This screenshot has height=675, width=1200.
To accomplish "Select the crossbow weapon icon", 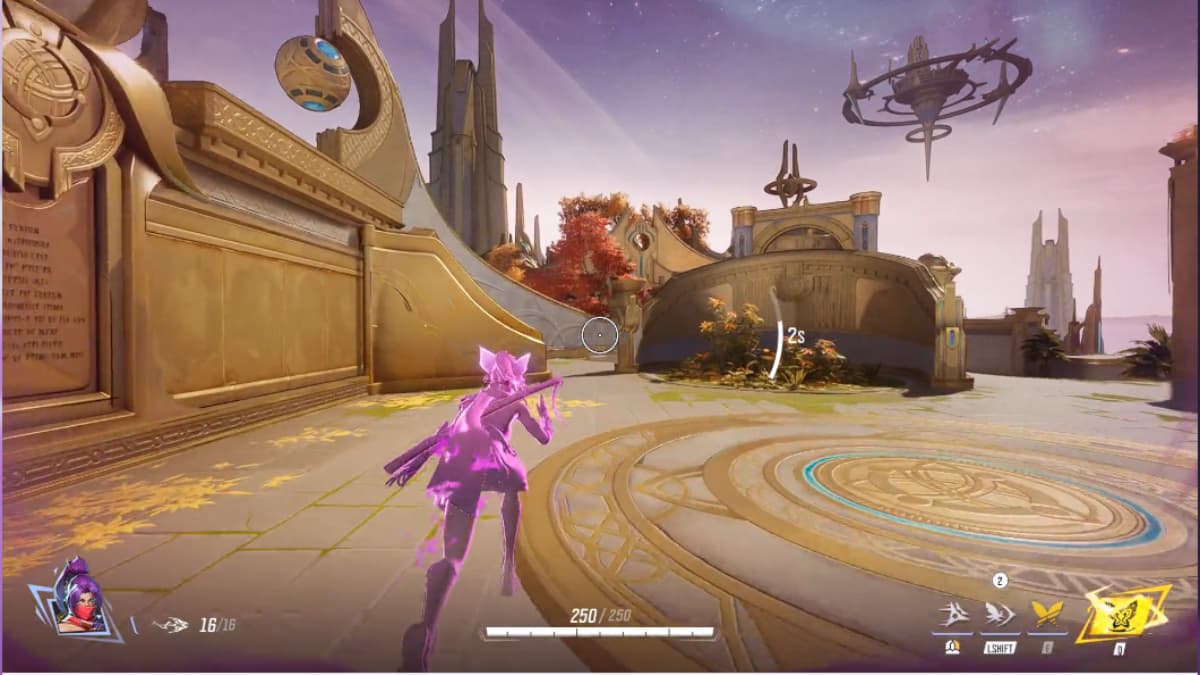I will [x=171, y=626].
